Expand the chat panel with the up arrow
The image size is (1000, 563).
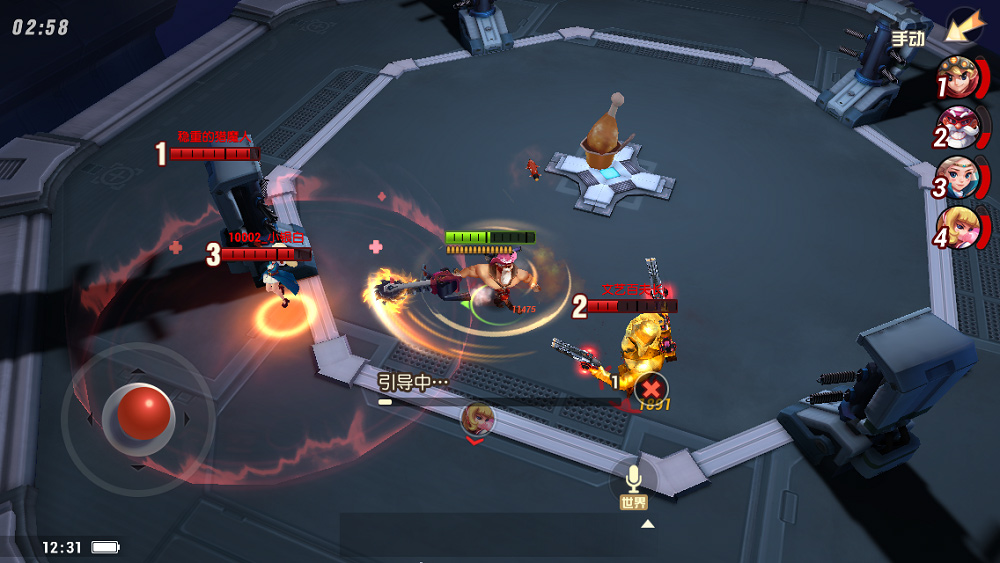[648, 523]
